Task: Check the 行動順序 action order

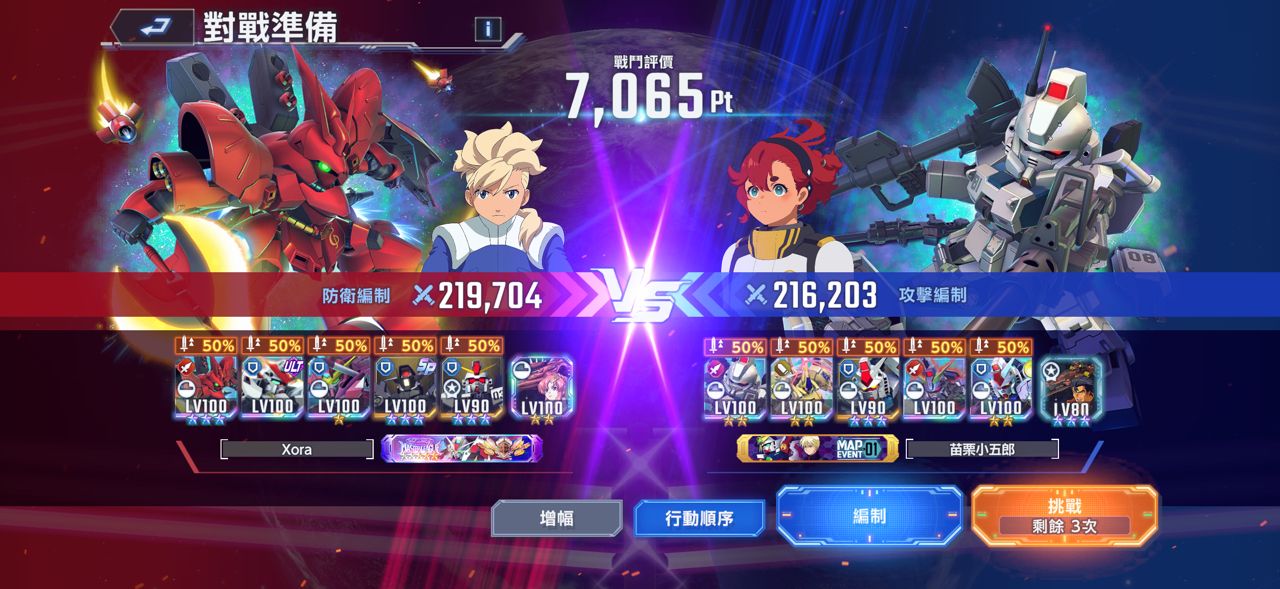Action: [699, 519]
